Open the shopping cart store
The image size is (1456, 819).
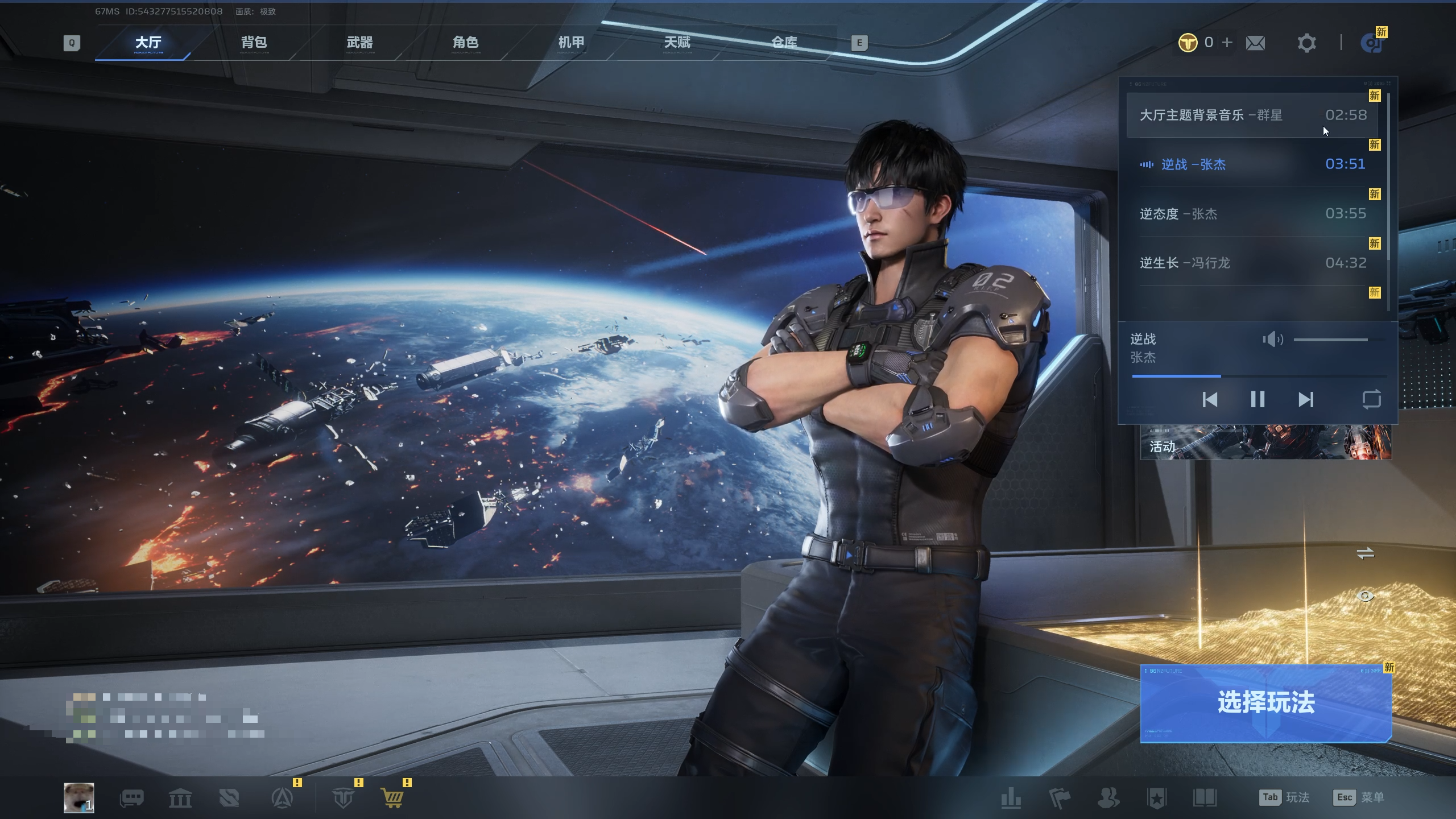pos(393,798)
